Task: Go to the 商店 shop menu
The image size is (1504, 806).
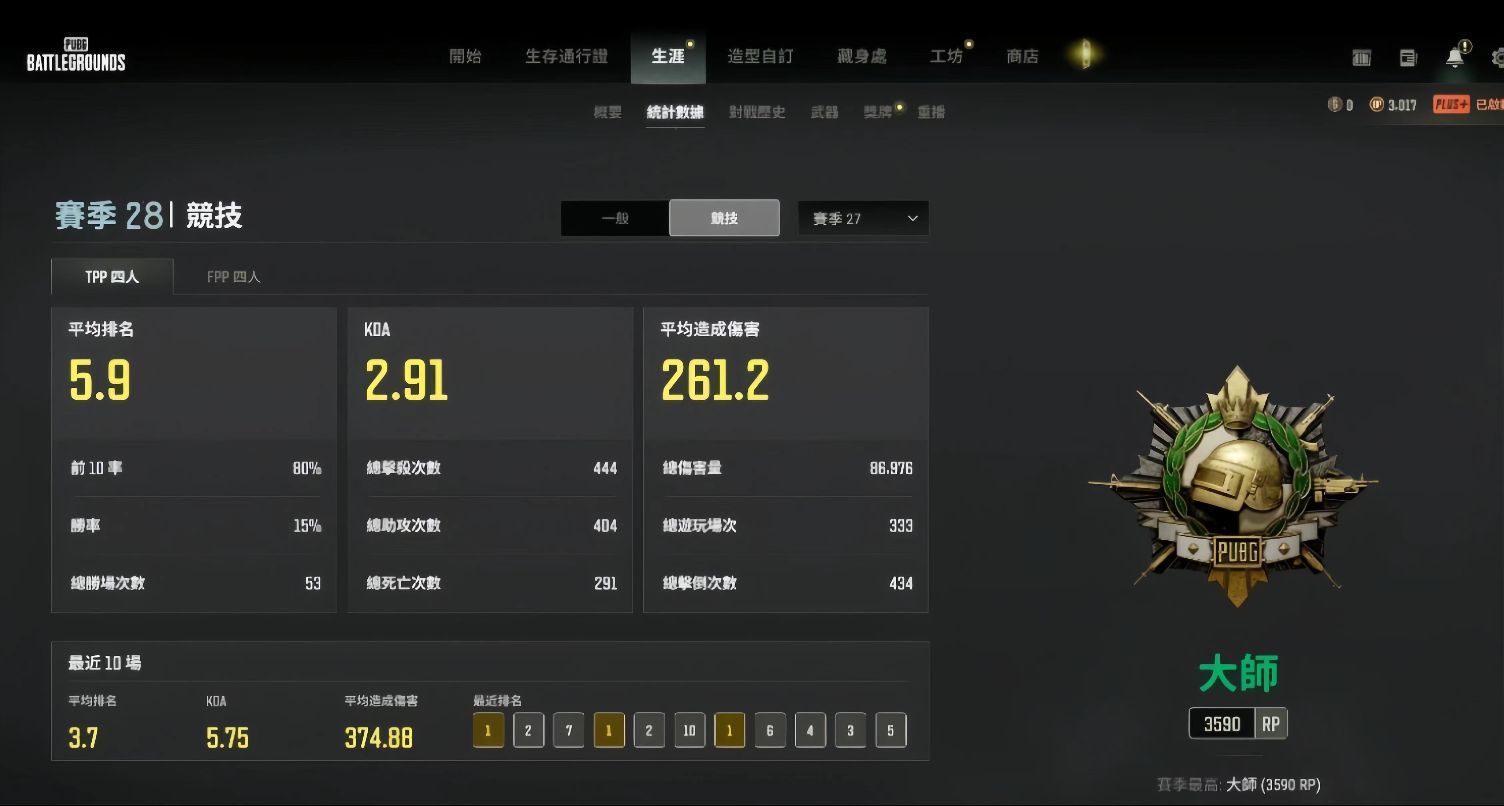Action: point(1022,57)
